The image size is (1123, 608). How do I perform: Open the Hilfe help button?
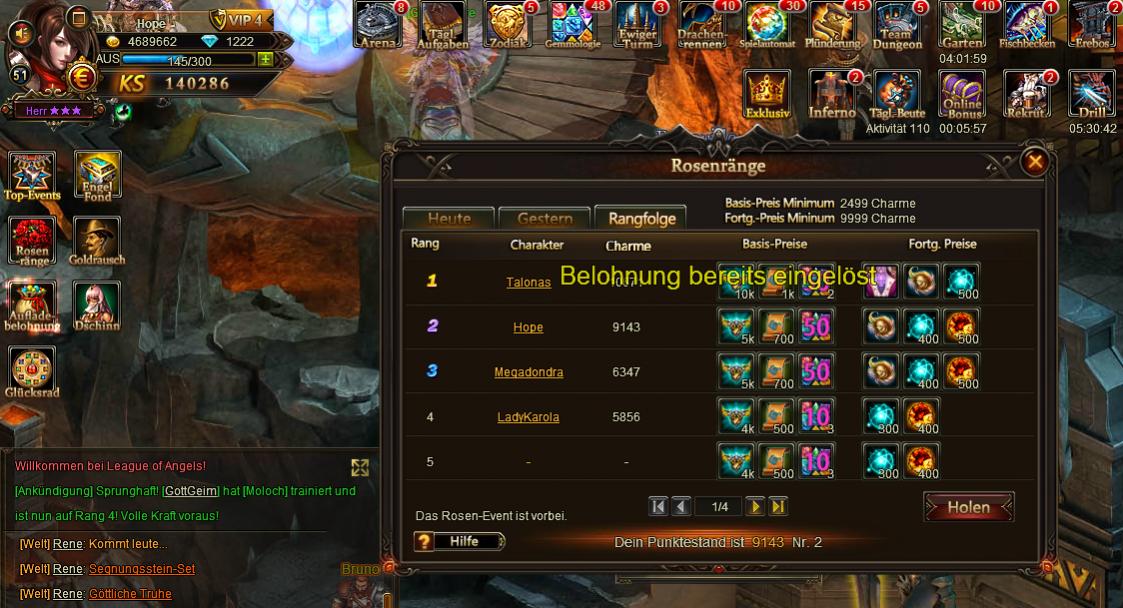[x=460, y=541]
